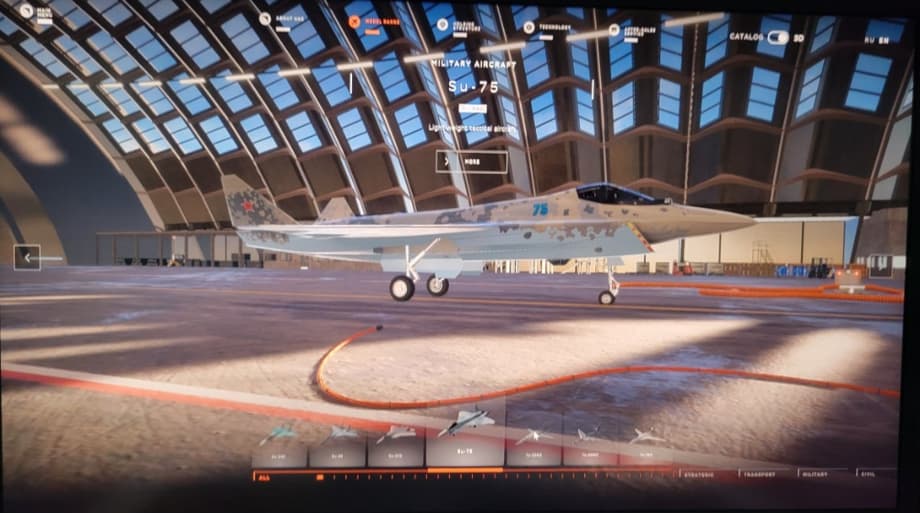Filter aircraft by Strategic category
The image size is (920, 513).
point(705,473)
